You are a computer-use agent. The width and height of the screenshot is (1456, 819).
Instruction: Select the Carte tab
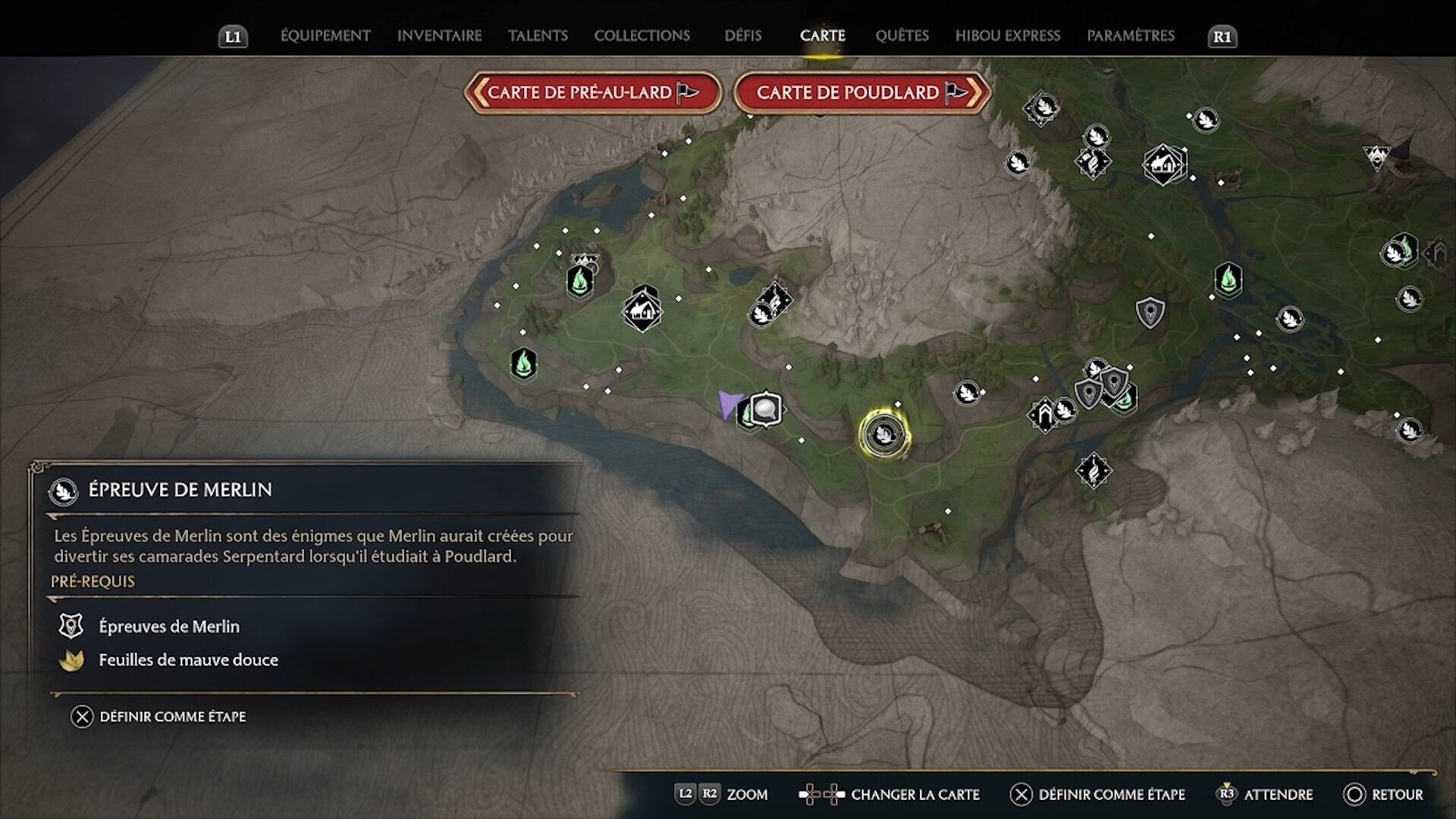pyautogui.click(x=822, y=36)
